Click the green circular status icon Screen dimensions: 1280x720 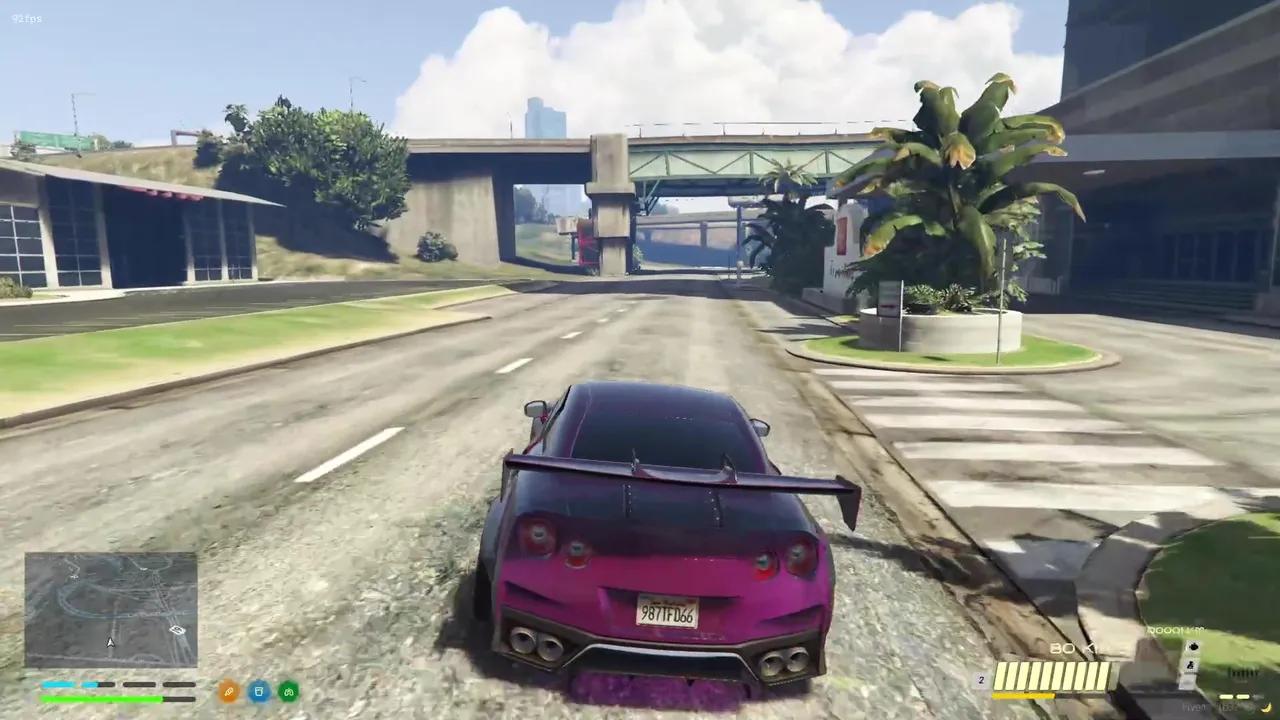tap(288, 691)
